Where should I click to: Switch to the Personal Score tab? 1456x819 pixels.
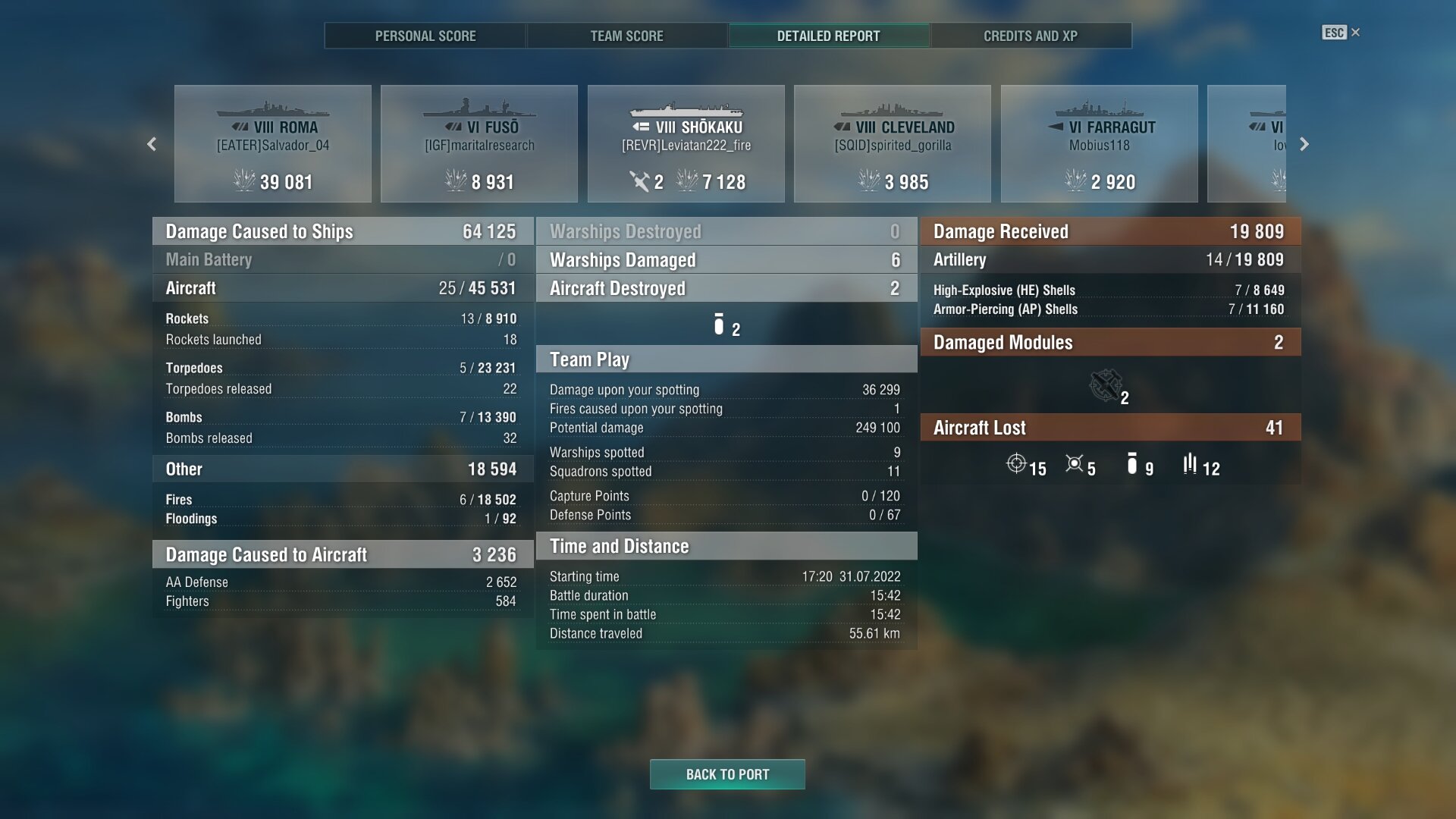point(425,36)
